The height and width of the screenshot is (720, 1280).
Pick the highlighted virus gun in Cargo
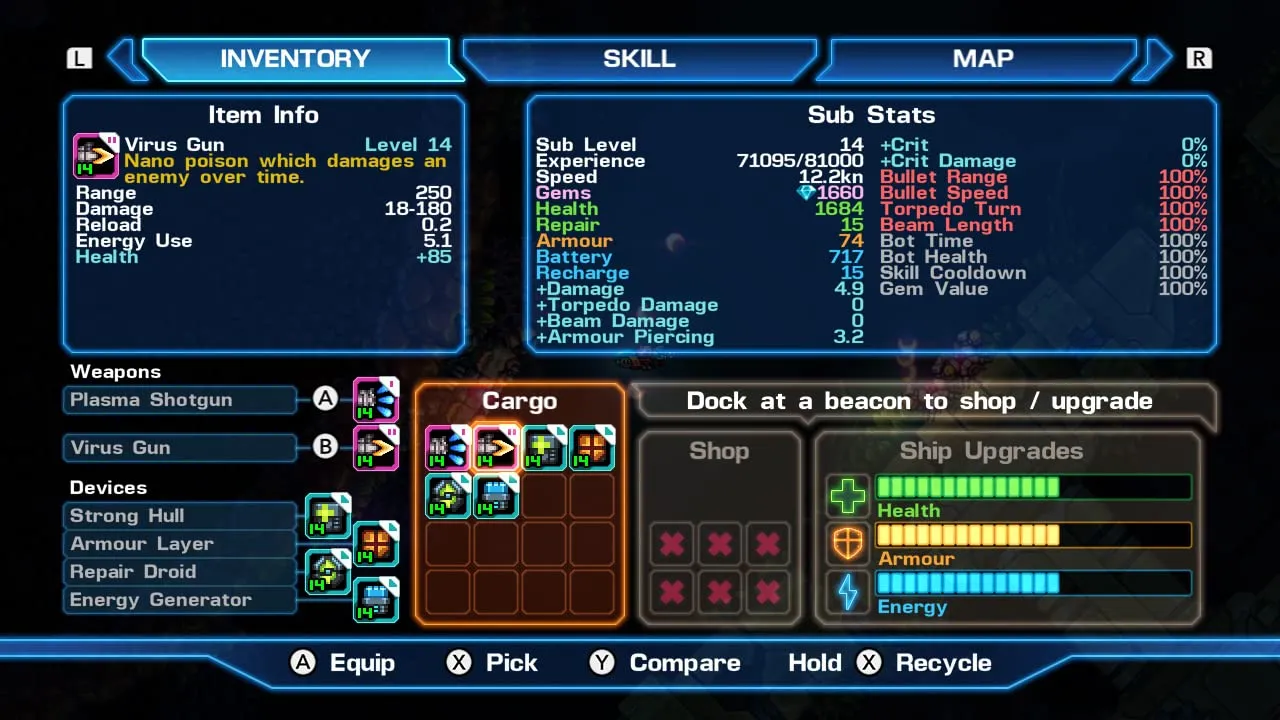tap(495, 448)
